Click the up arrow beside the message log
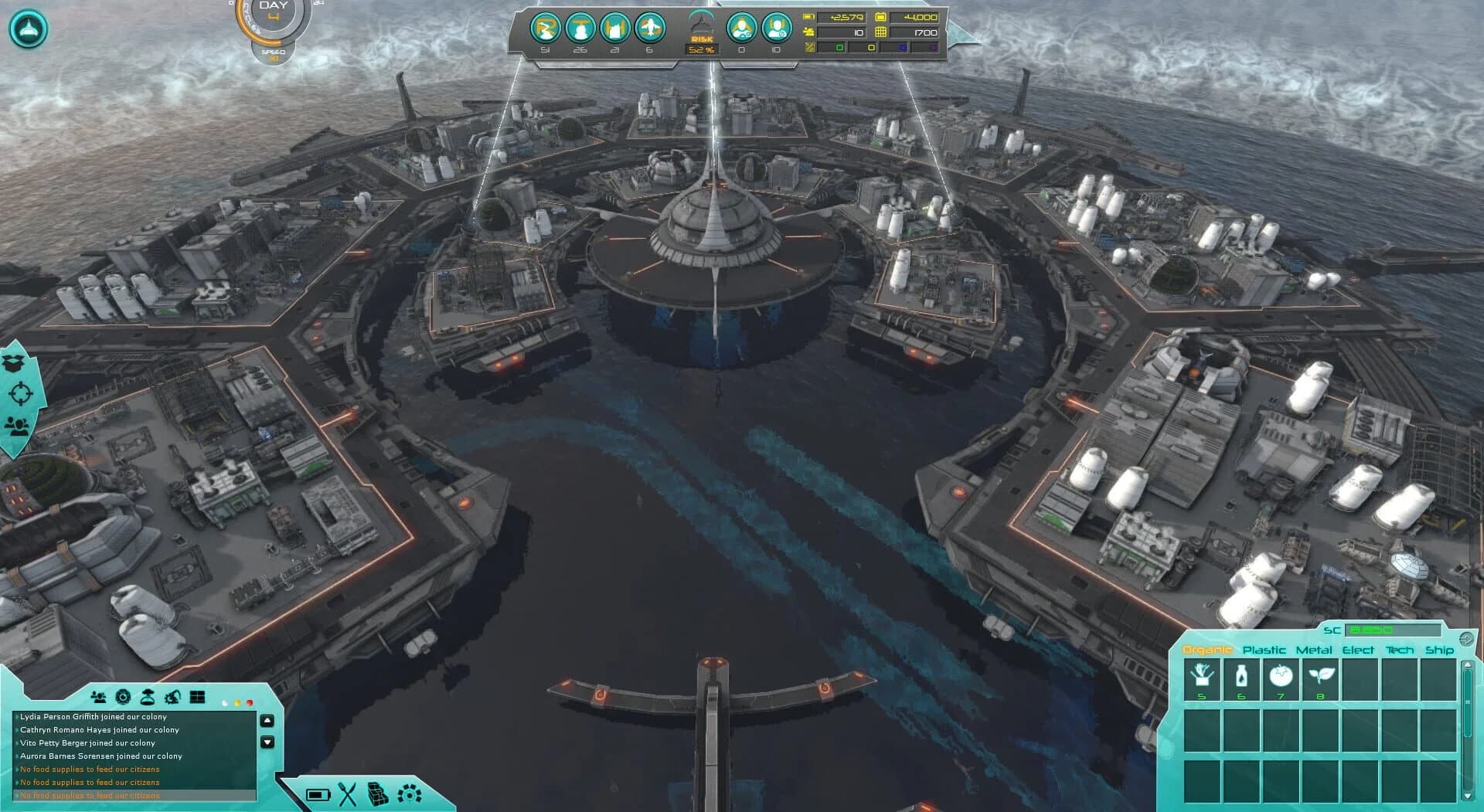Viewport: 1484px width, 812px height. coord(267,720)
